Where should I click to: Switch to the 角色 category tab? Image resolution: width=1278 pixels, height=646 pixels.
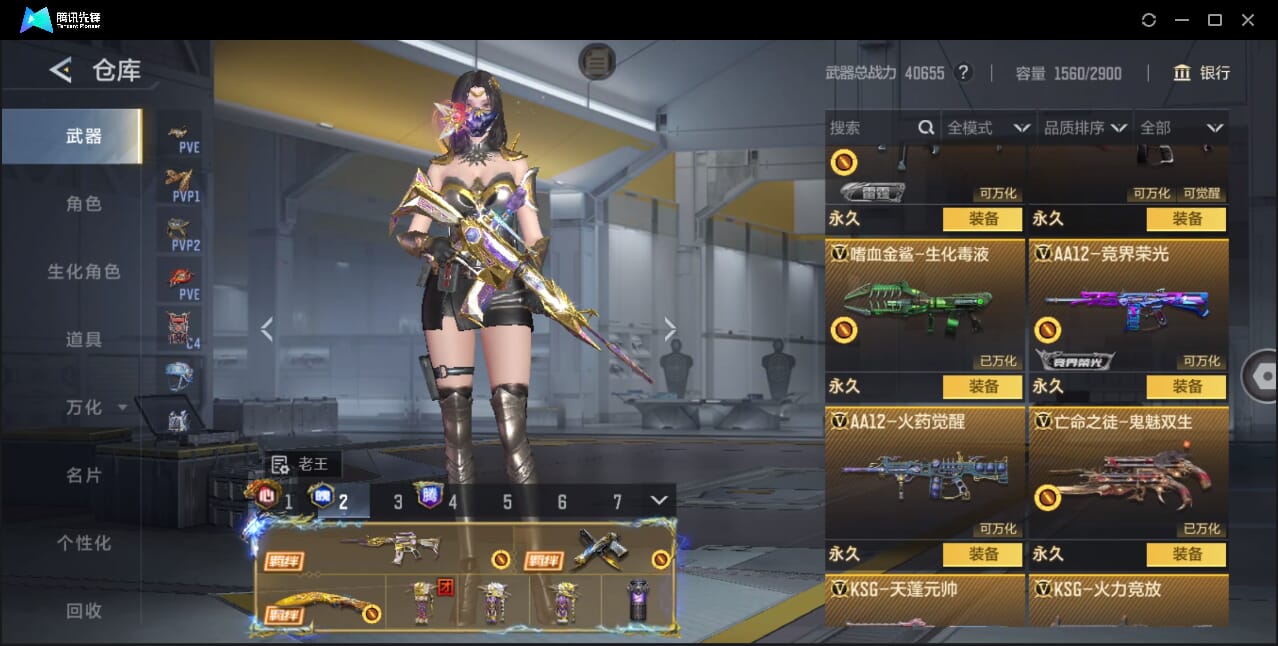(84, 203)
